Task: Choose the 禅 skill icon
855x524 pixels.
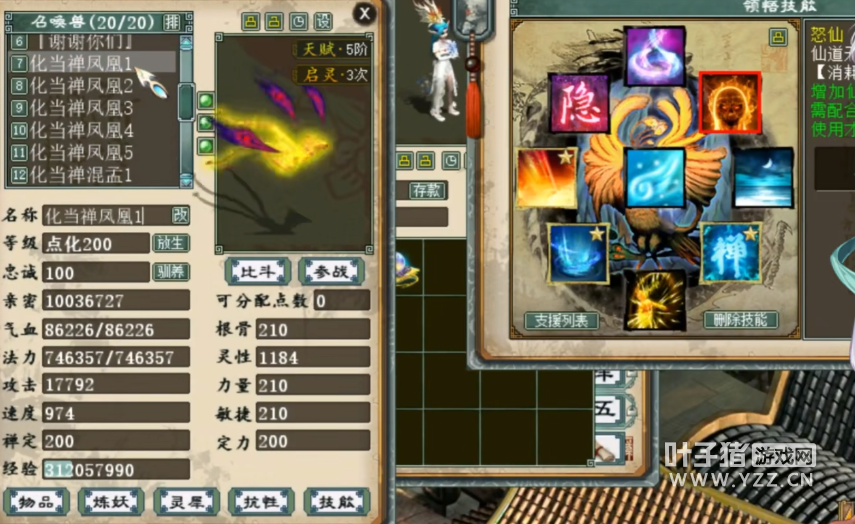Action: pyautogui.click(x=730, y=253)
